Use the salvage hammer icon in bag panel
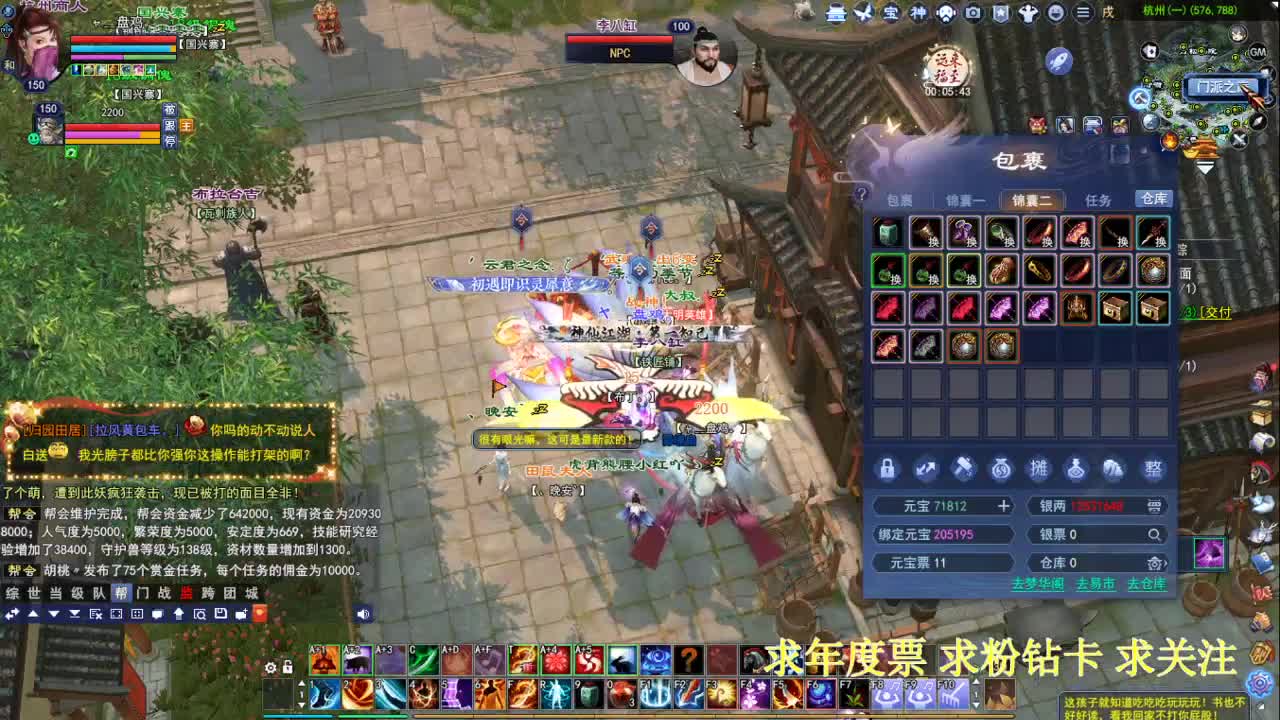 pos(963,467)
